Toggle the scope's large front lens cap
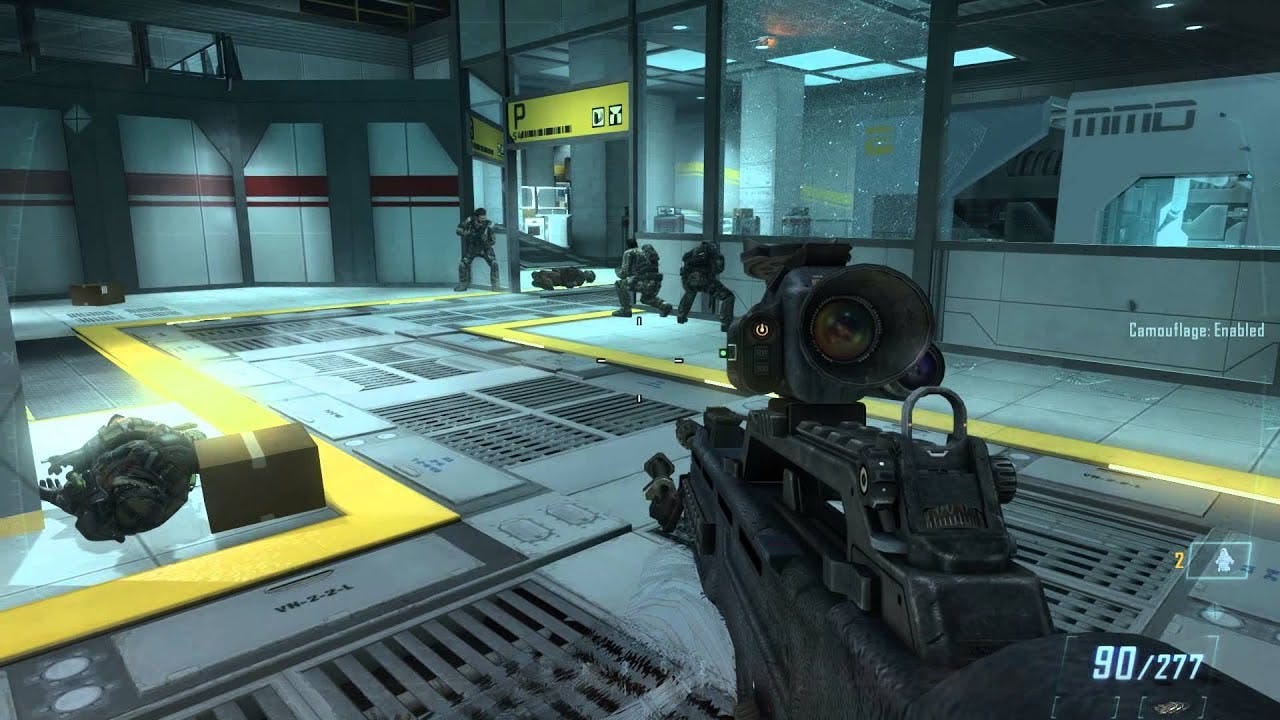The height and width of the screenshot is (720, 1280). pos(845,330)
